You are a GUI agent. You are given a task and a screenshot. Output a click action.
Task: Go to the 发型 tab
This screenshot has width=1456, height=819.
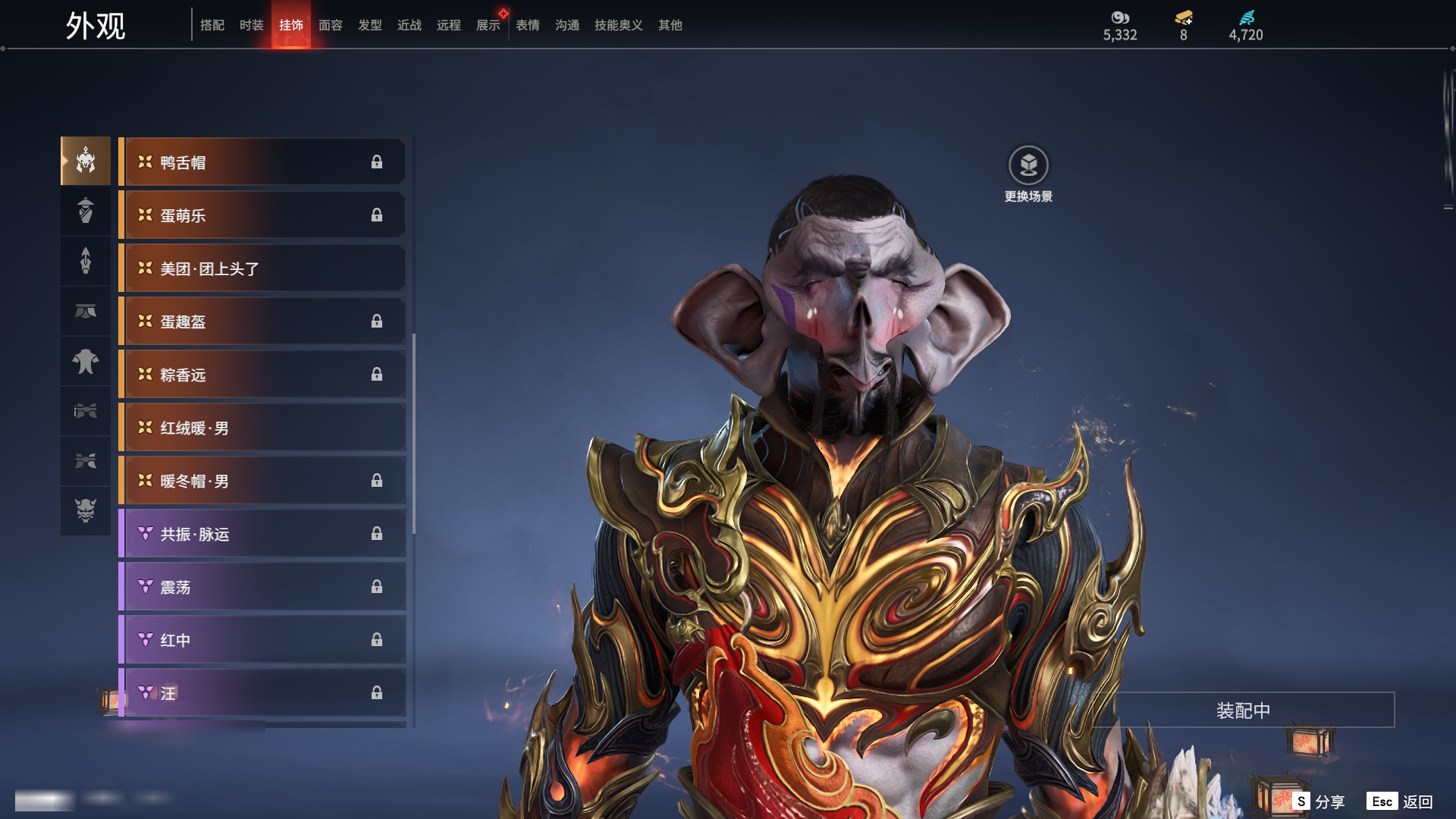(370, 25)
